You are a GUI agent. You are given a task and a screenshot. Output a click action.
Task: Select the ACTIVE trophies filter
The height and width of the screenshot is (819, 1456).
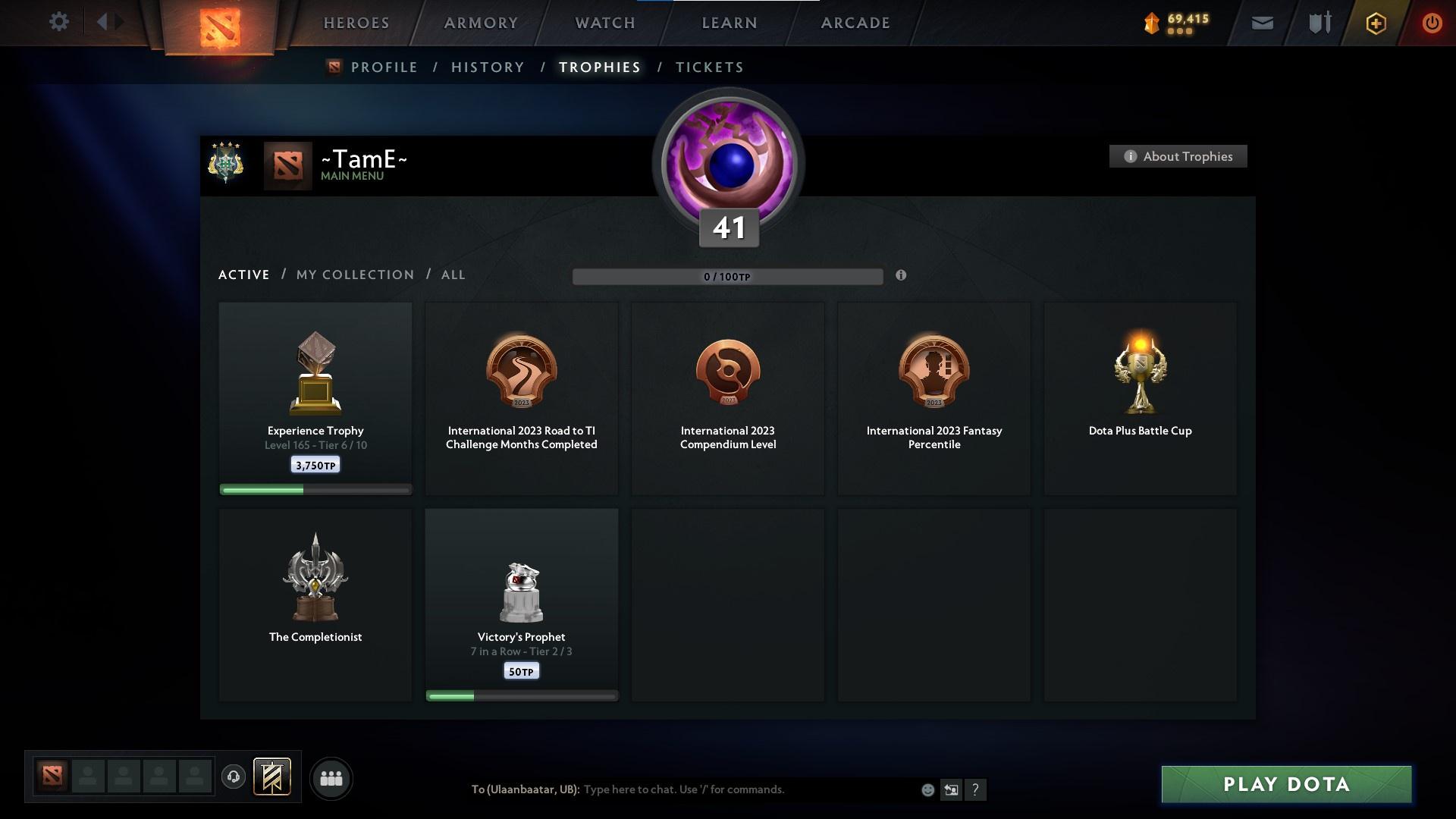click(x=244, y=275)
